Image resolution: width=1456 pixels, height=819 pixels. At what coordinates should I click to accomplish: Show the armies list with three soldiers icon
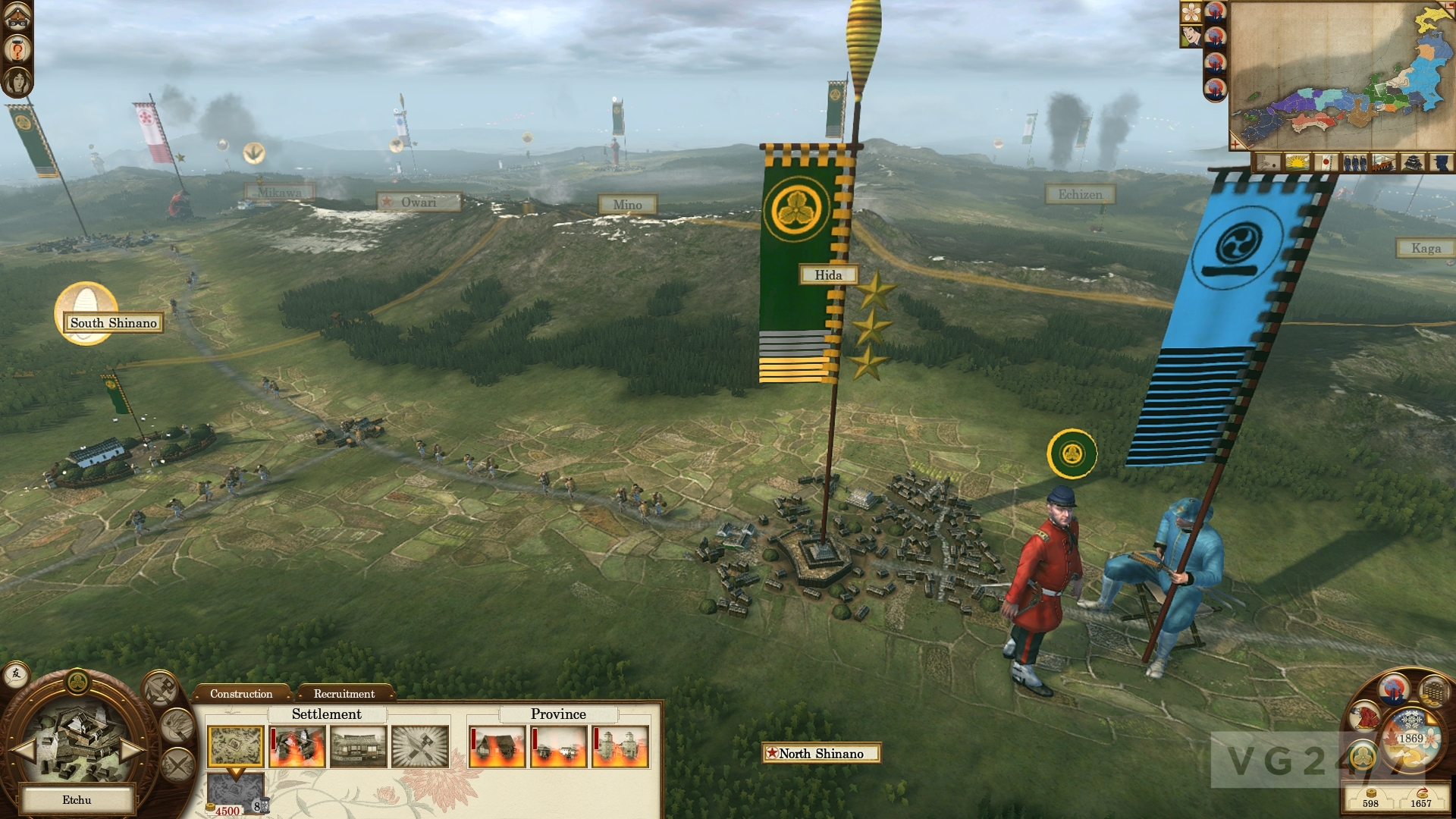click(x=1354, y=162)
